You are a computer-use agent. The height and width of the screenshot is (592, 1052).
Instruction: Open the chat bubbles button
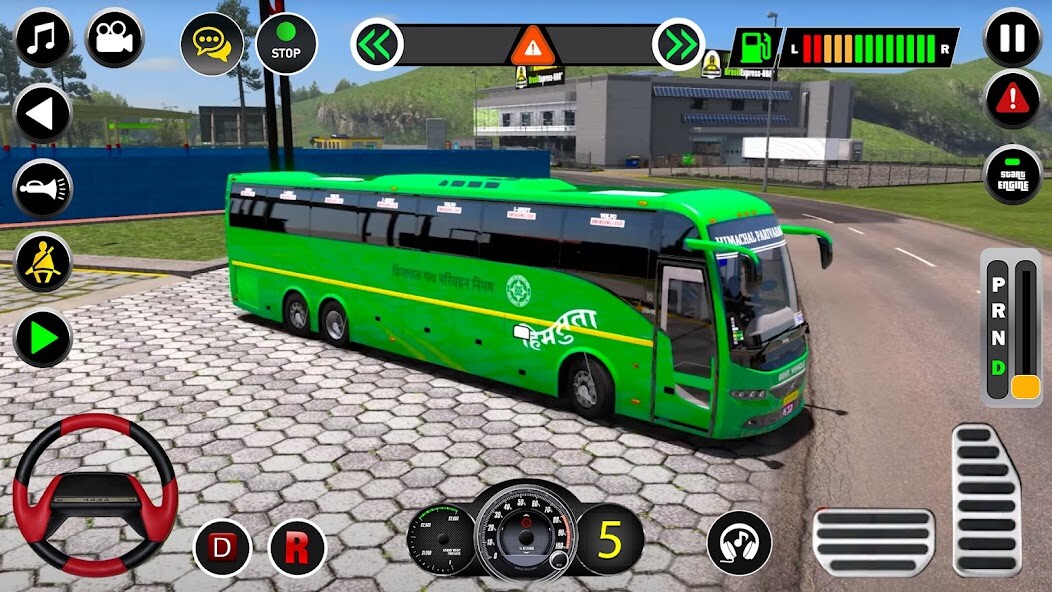[212, 44]
